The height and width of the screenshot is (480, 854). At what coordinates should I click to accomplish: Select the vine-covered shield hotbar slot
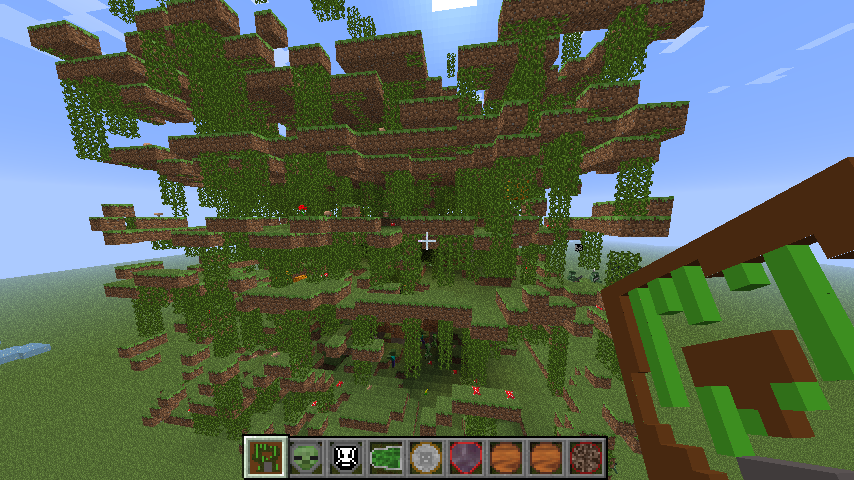tap(266, 456)
